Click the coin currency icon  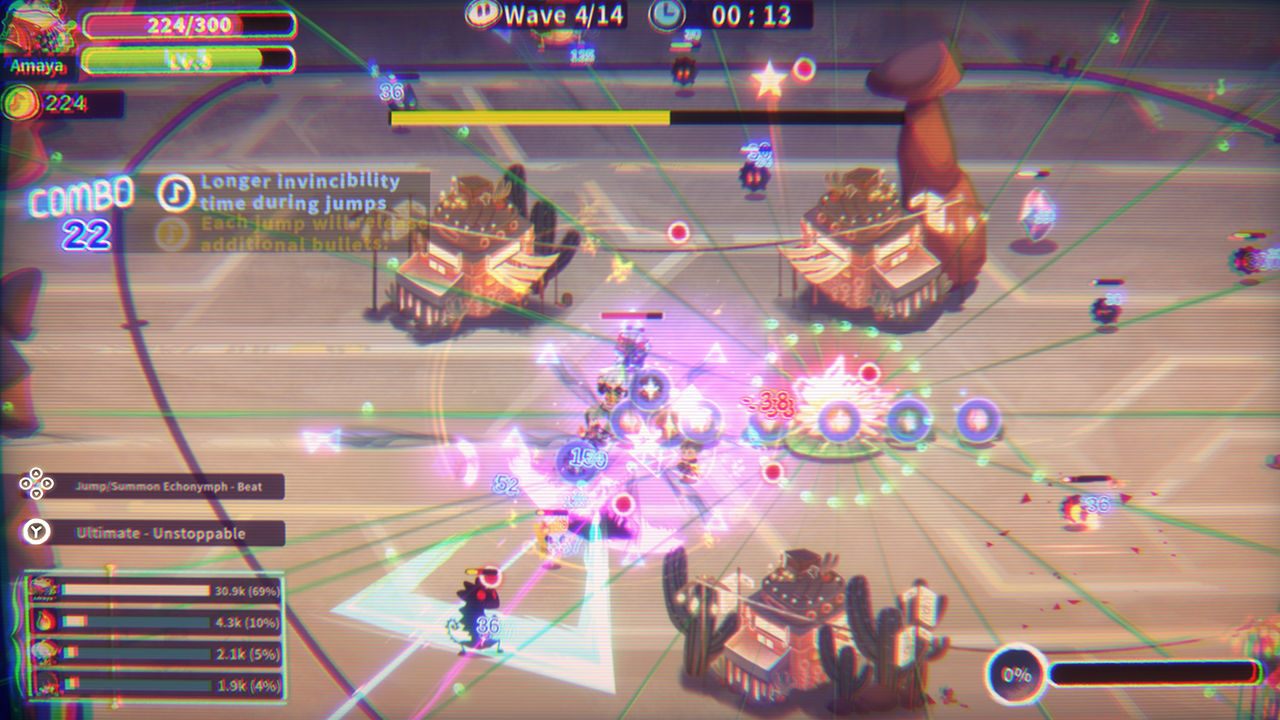tap(22, 104)
